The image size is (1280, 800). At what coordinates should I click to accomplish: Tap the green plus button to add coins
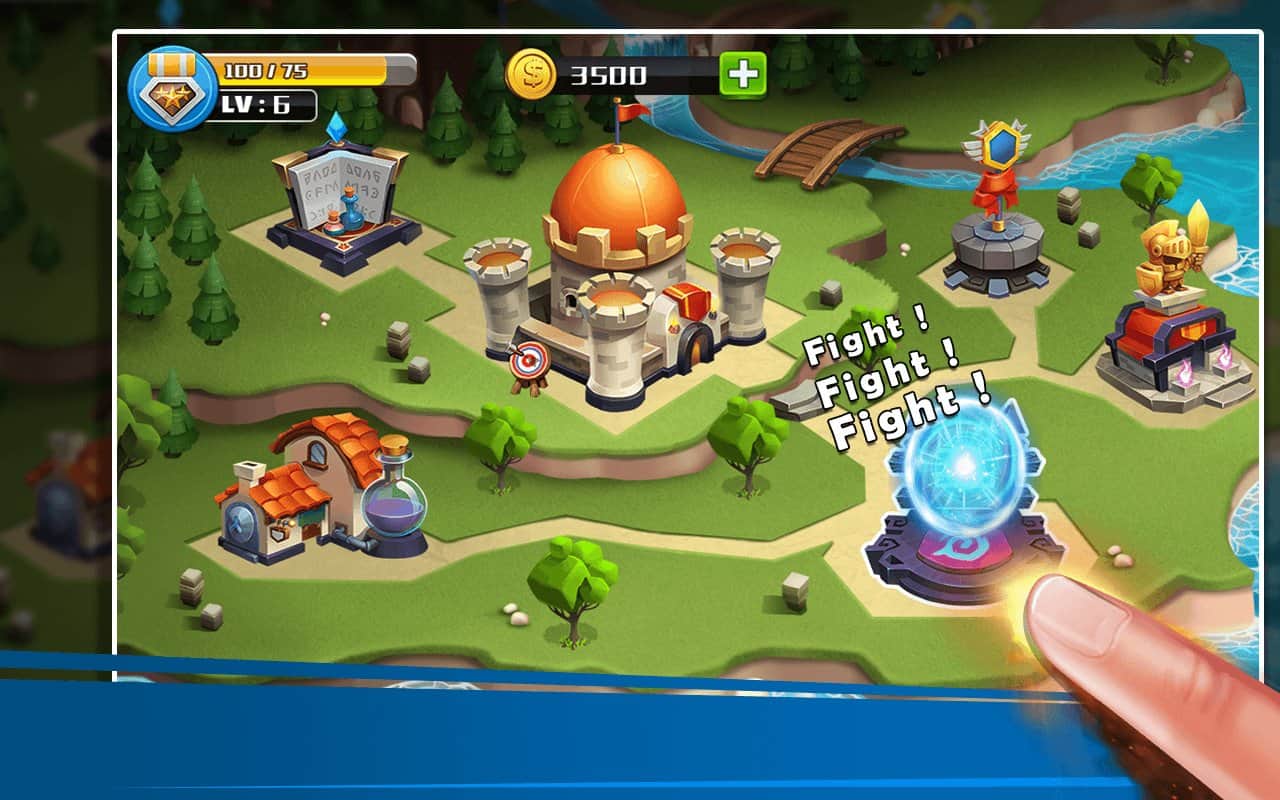click(742, 75)
